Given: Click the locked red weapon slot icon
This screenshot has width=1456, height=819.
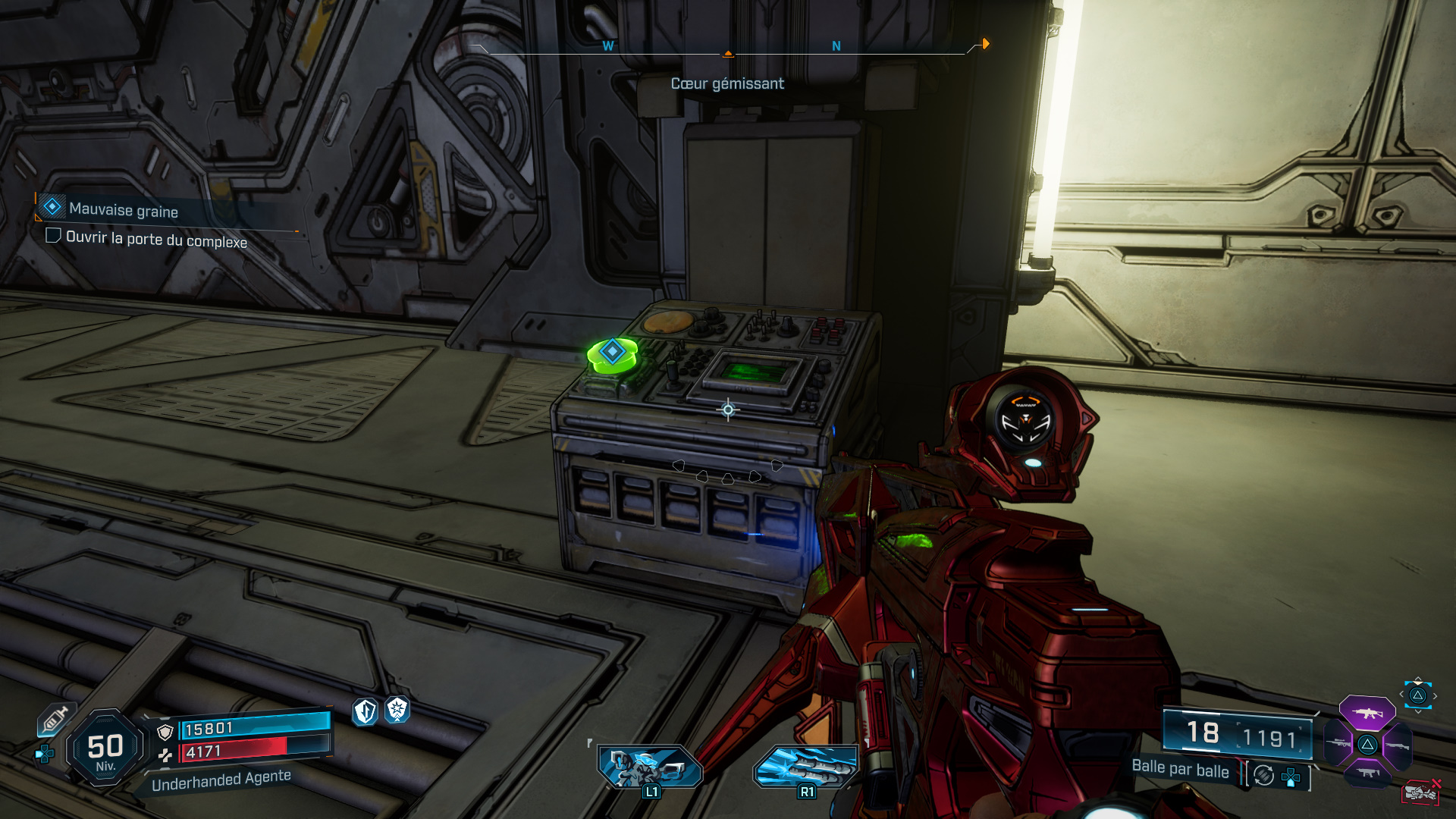Looking at the screenshot, I should point(1420,791).
